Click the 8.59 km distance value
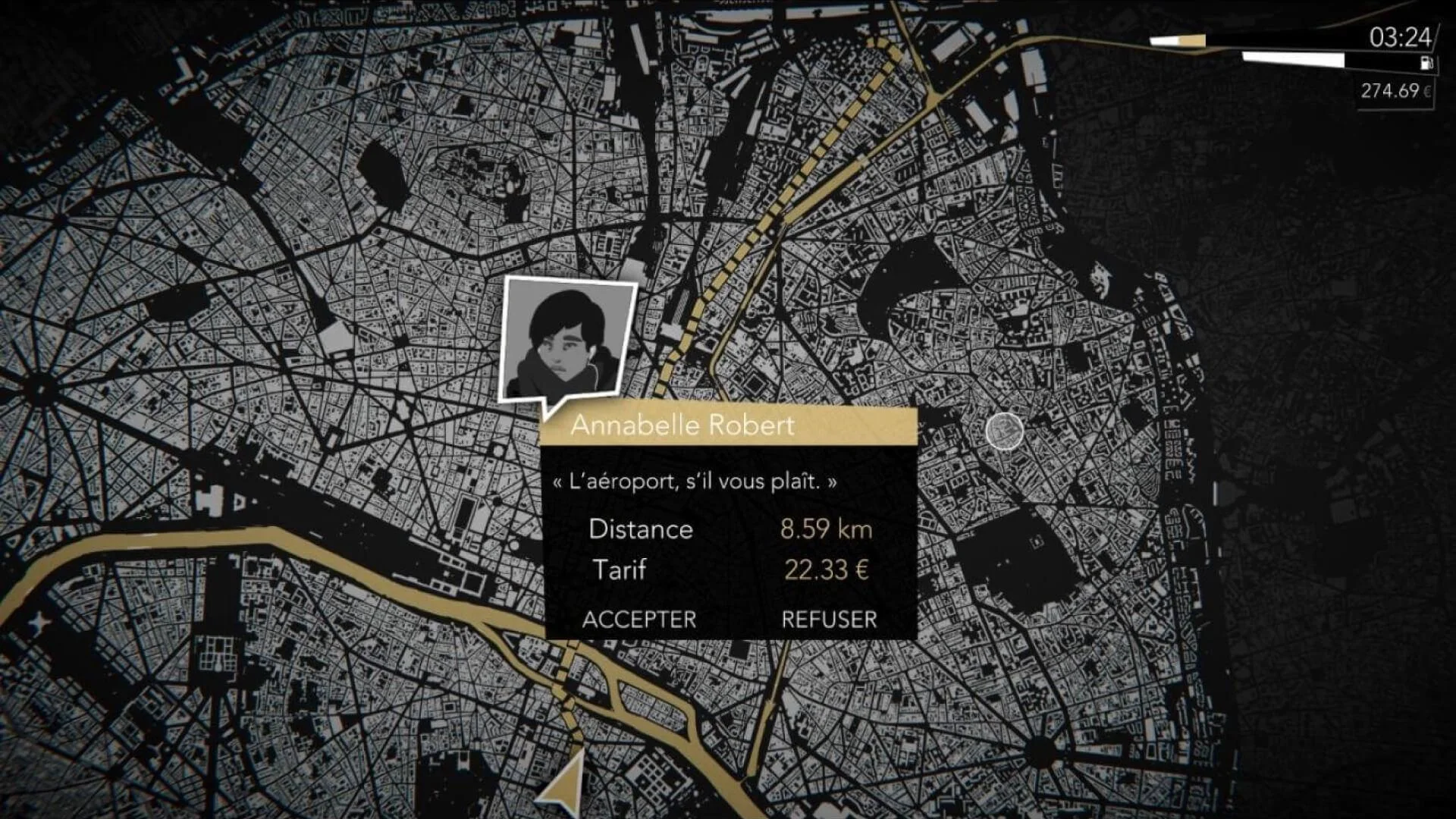The height and width of the screenshot is (819, 1456). [x=826, y=529]
